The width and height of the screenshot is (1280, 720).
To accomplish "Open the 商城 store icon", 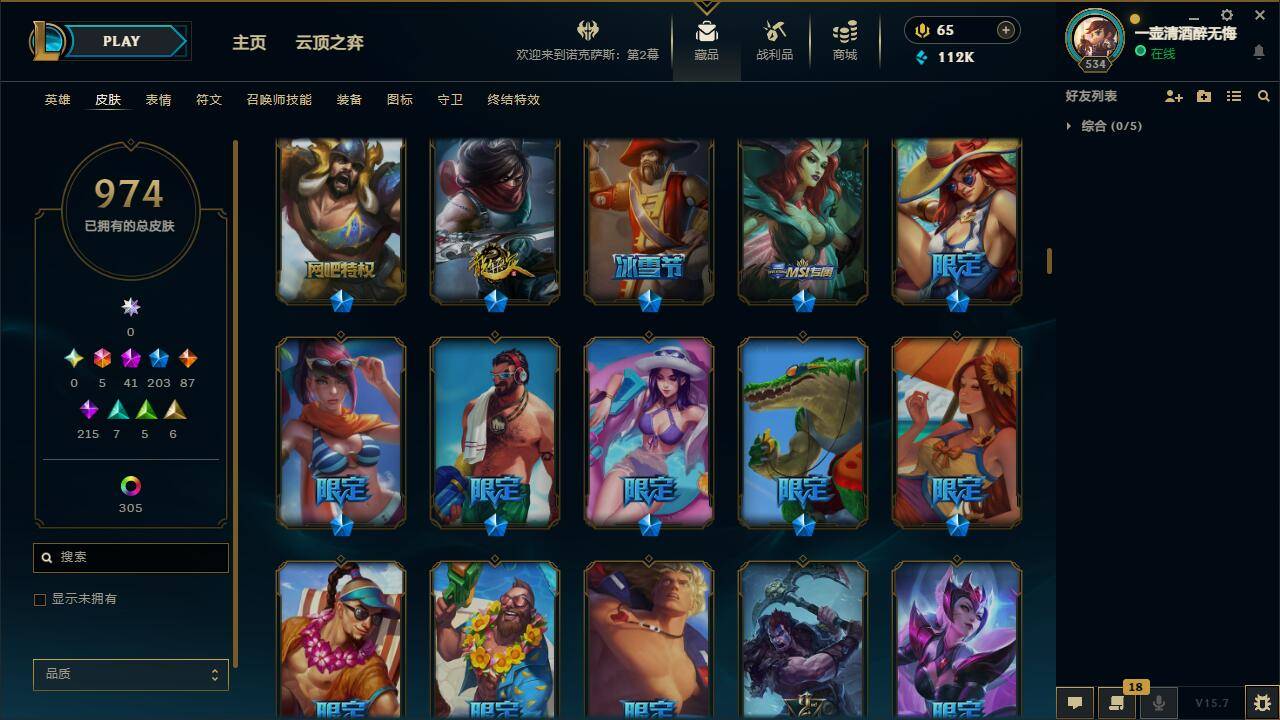I will 843,30.
